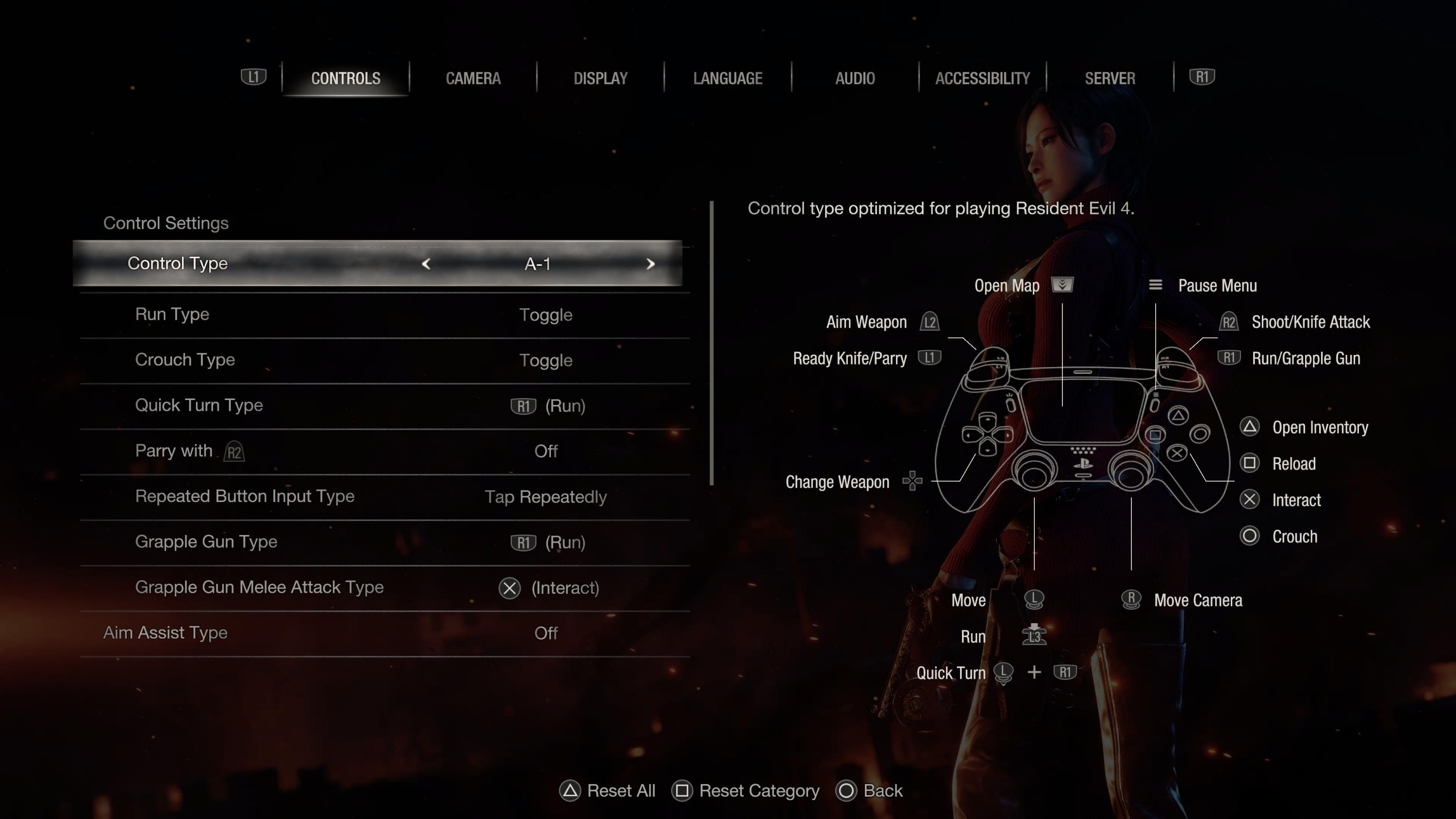This screenshot has width=1456, height=819.
Task: Select the Run Type setting row
Action: [x=384, y=315]
